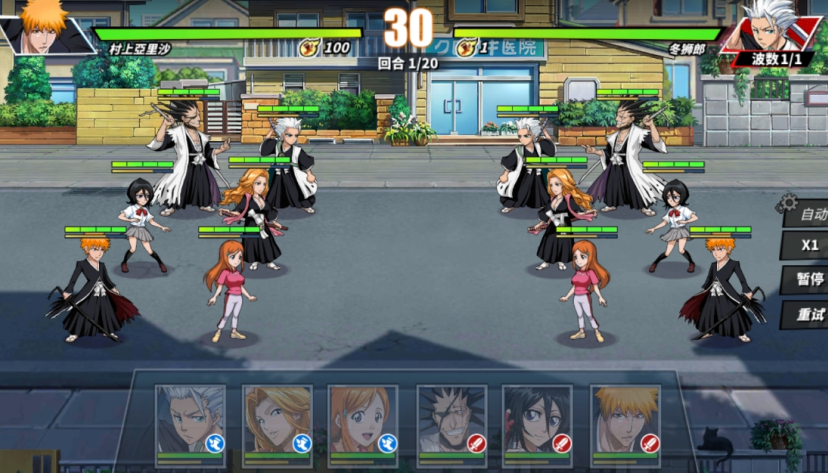Choose Orihime's portrait skill card

[x=363, y=422]
